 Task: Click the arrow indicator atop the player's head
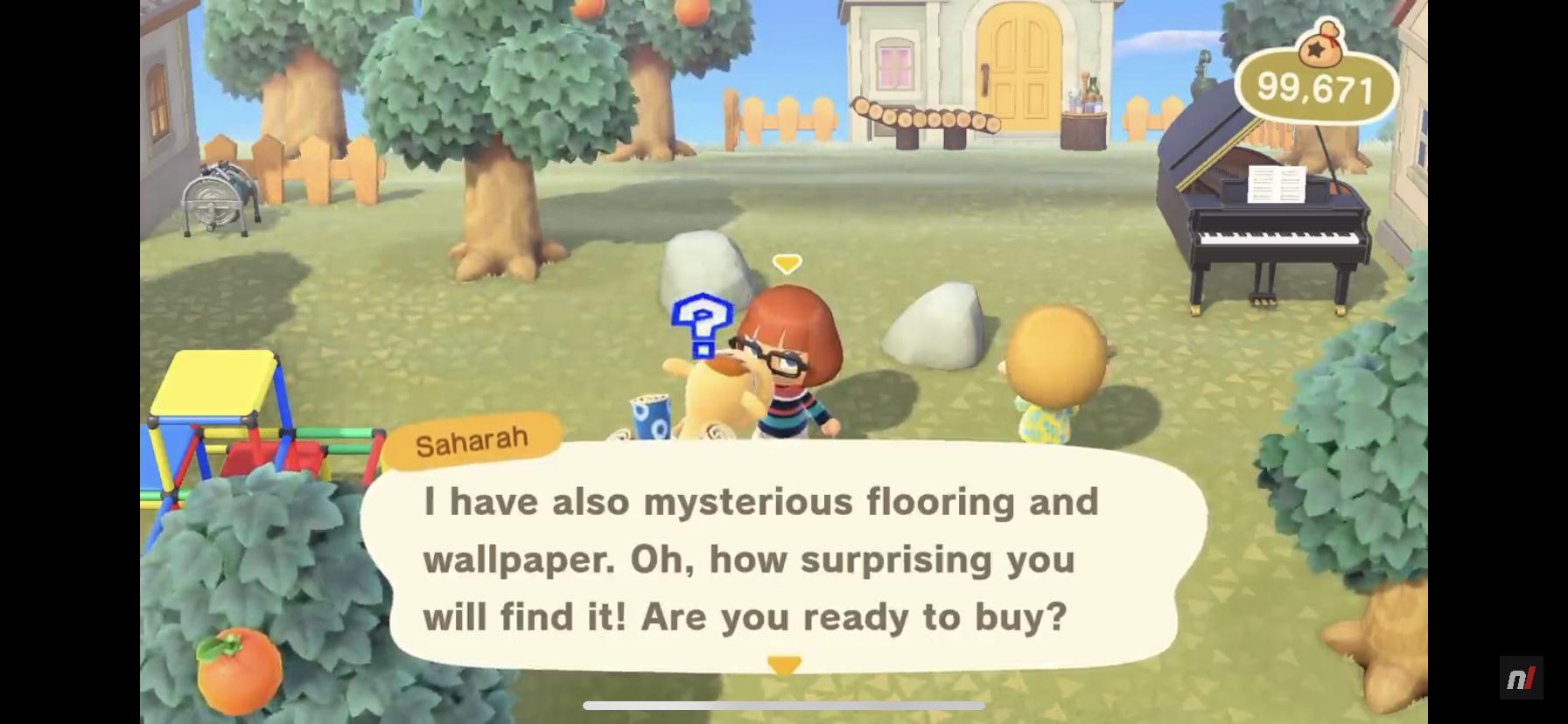click(787, 262)
